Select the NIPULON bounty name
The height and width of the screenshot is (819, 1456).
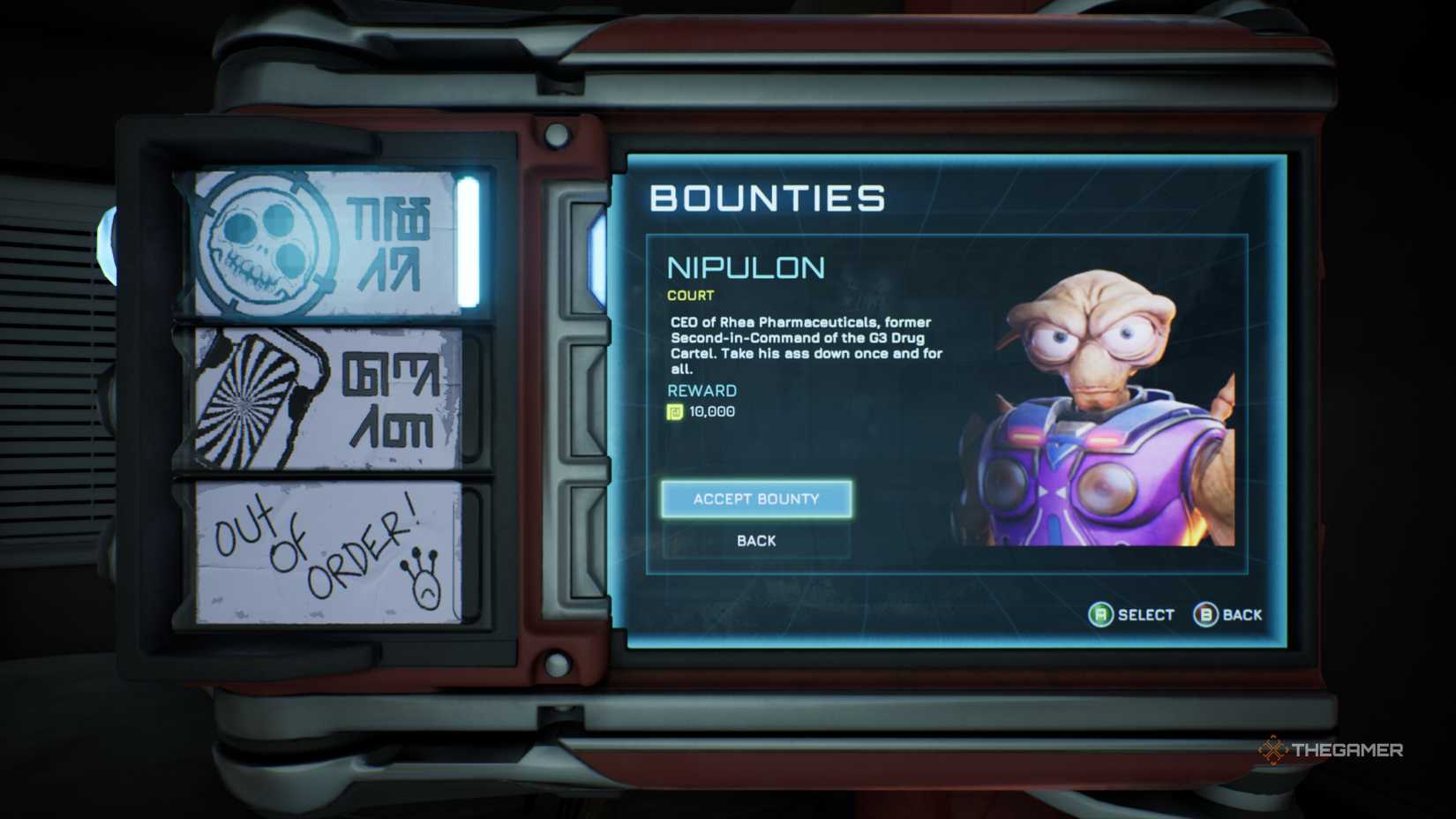744,267
